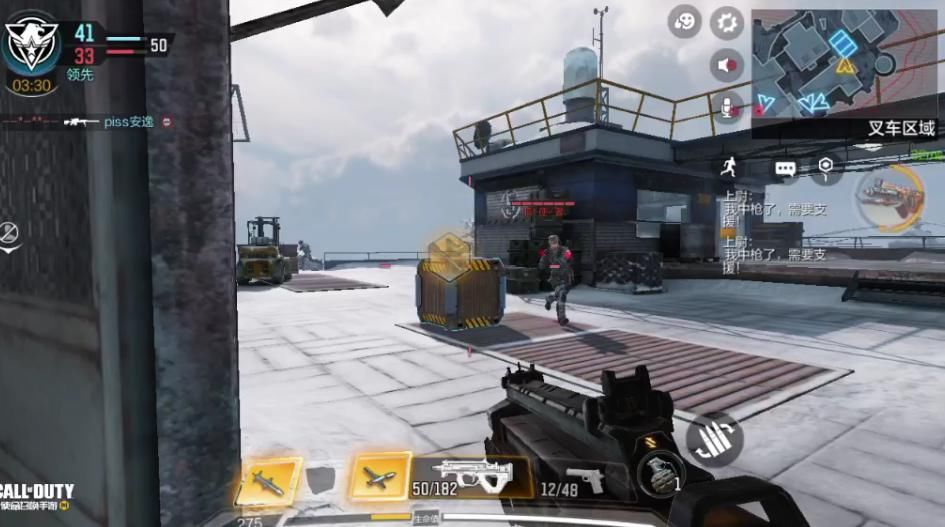Activate the orange-ringed operator skill weapon
945x527 pixels.
[x=890, y=197]
